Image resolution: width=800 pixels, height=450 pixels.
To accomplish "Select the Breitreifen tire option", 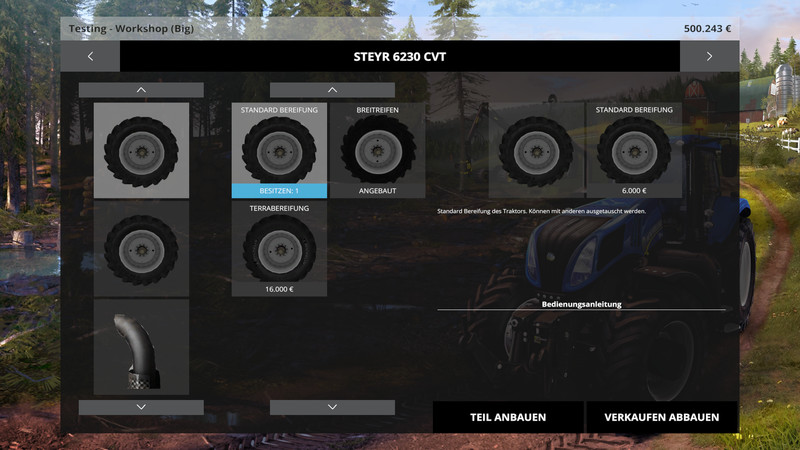I will 378,150.
